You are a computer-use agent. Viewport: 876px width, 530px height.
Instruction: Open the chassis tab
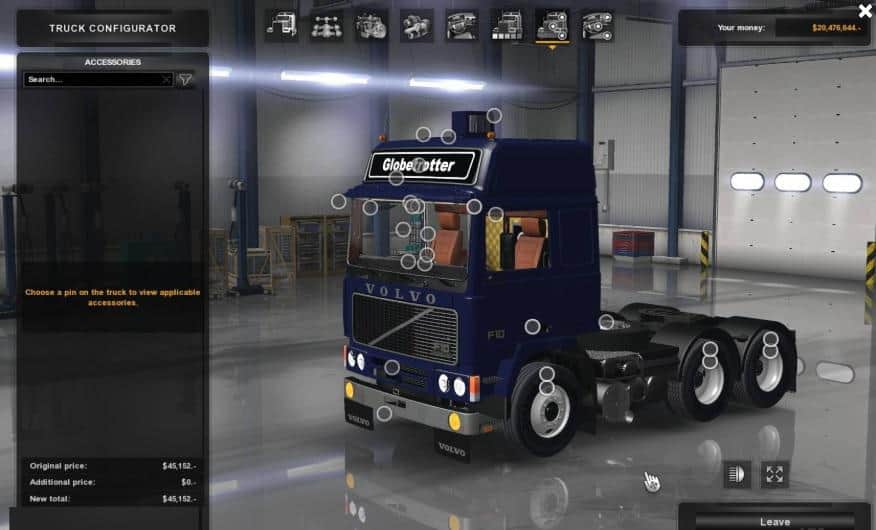[x=327, y=25]
